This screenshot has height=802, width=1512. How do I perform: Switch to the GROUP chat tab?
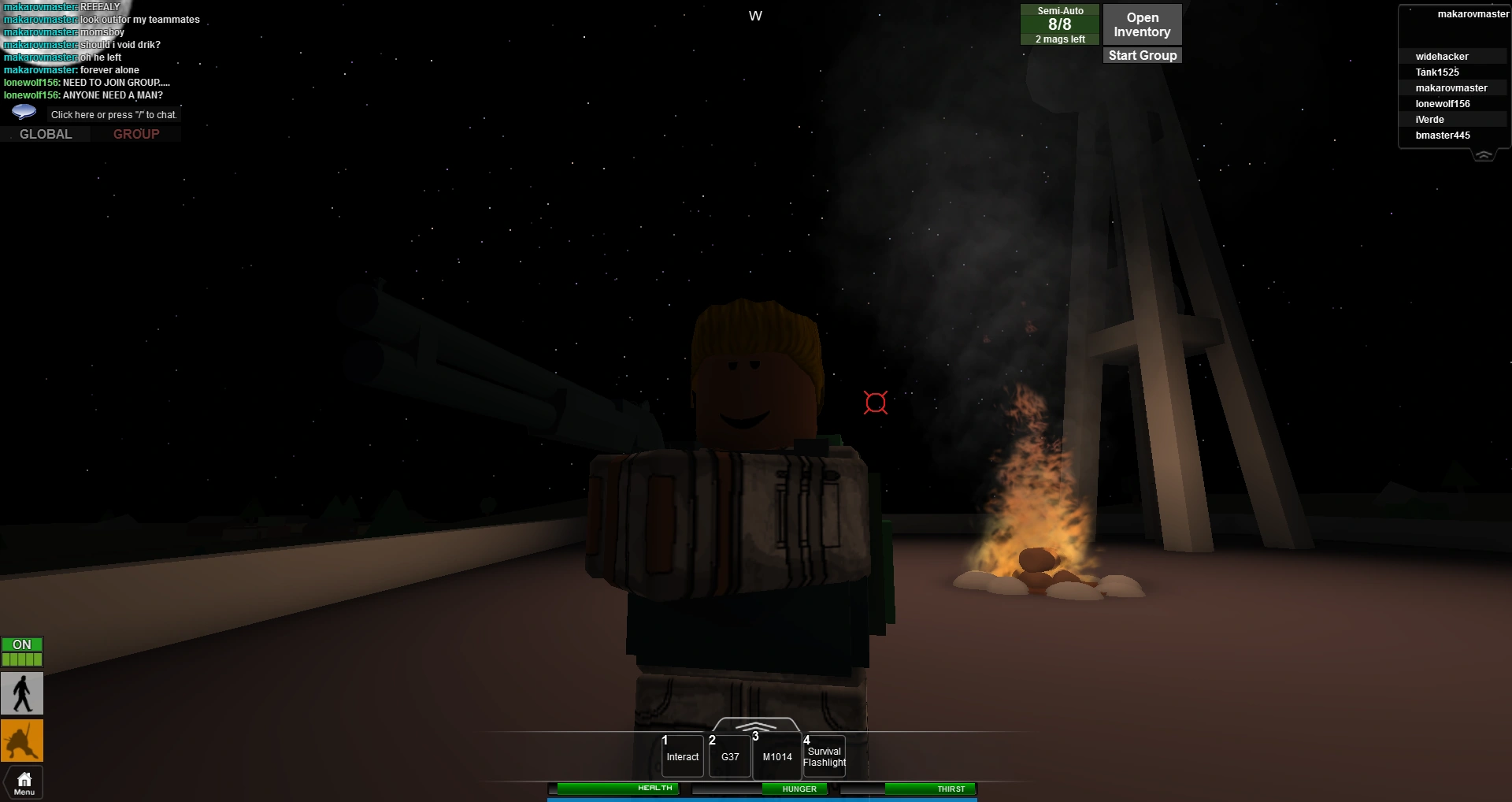tap(135, 133)
